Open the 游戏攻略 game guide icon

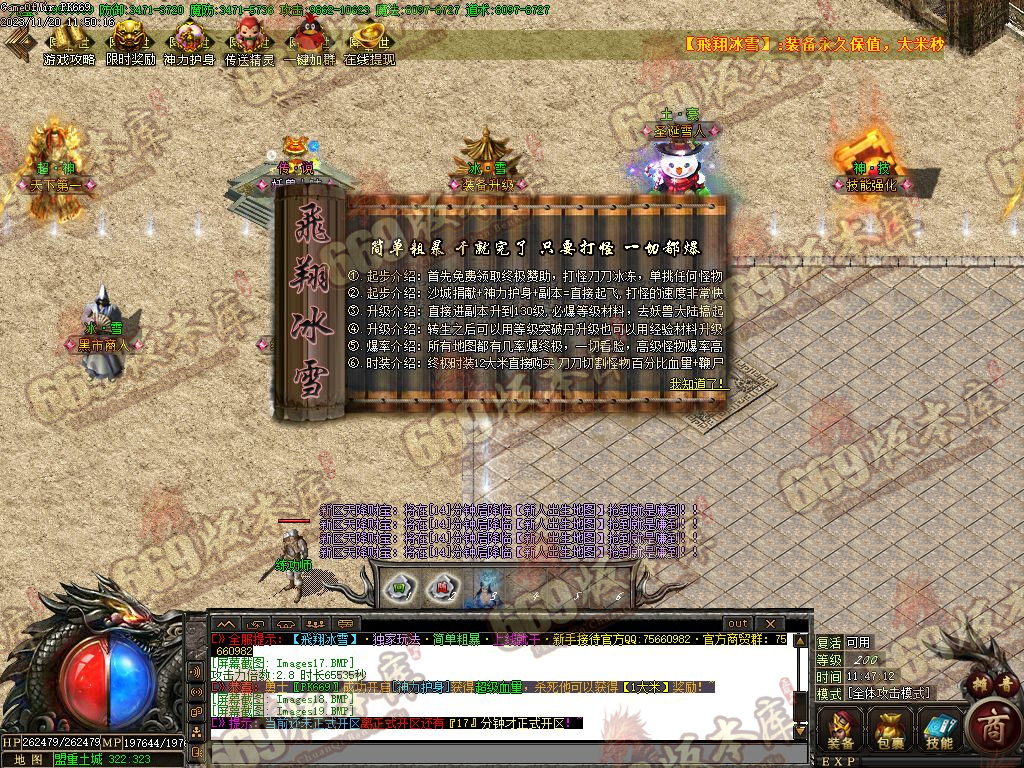point(70,40)
